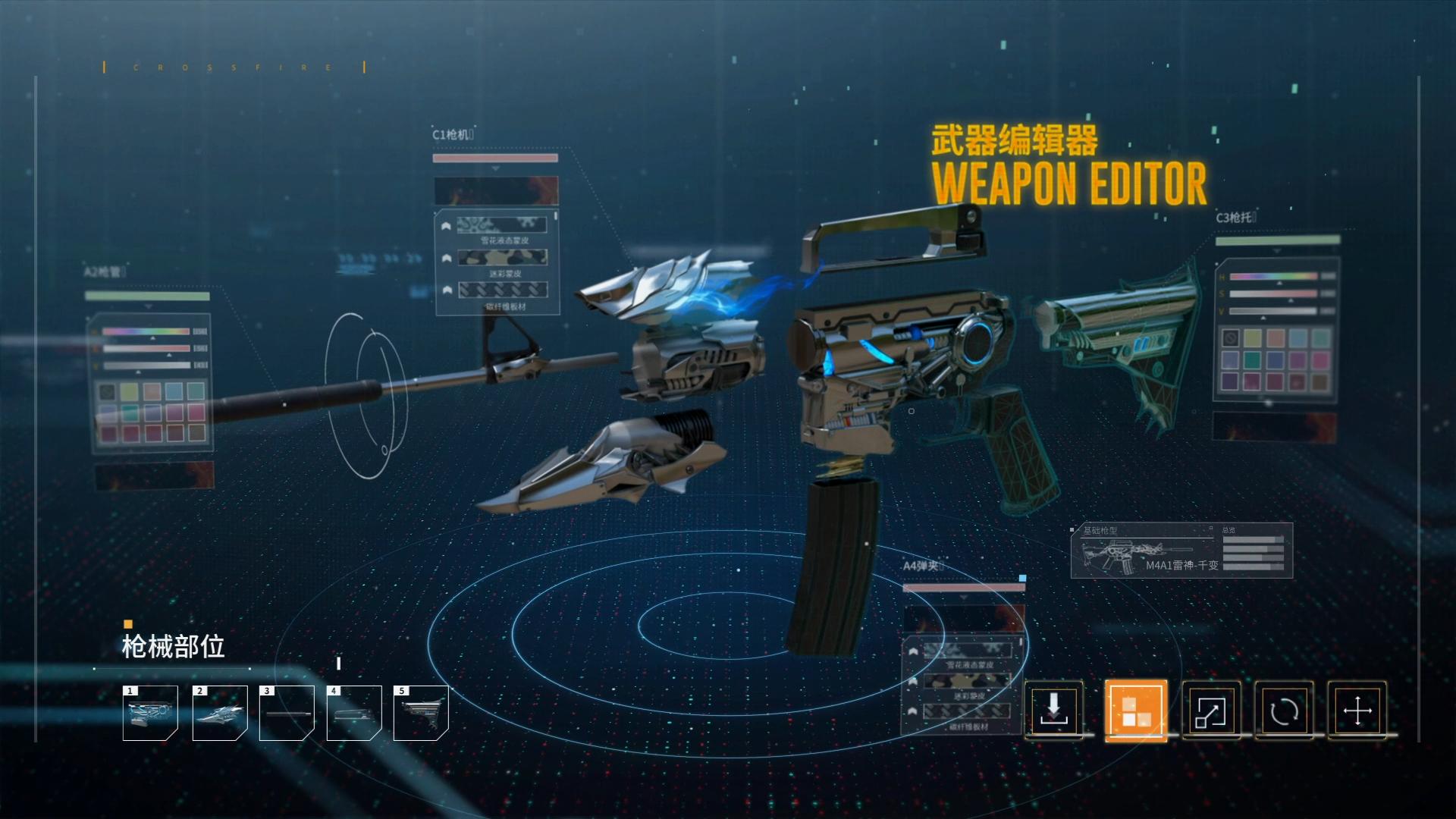
Task: Pick gun part slot 3, the barrel
Action: 287,713
